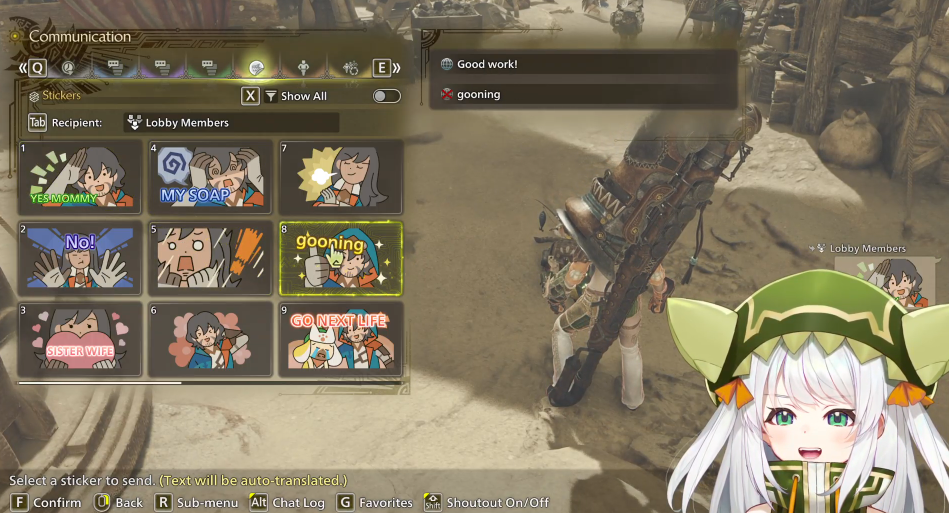This screenshot has width=949, height=513.
Task: Switch to the Stickers tab icon
Action: tap(256, 68)
